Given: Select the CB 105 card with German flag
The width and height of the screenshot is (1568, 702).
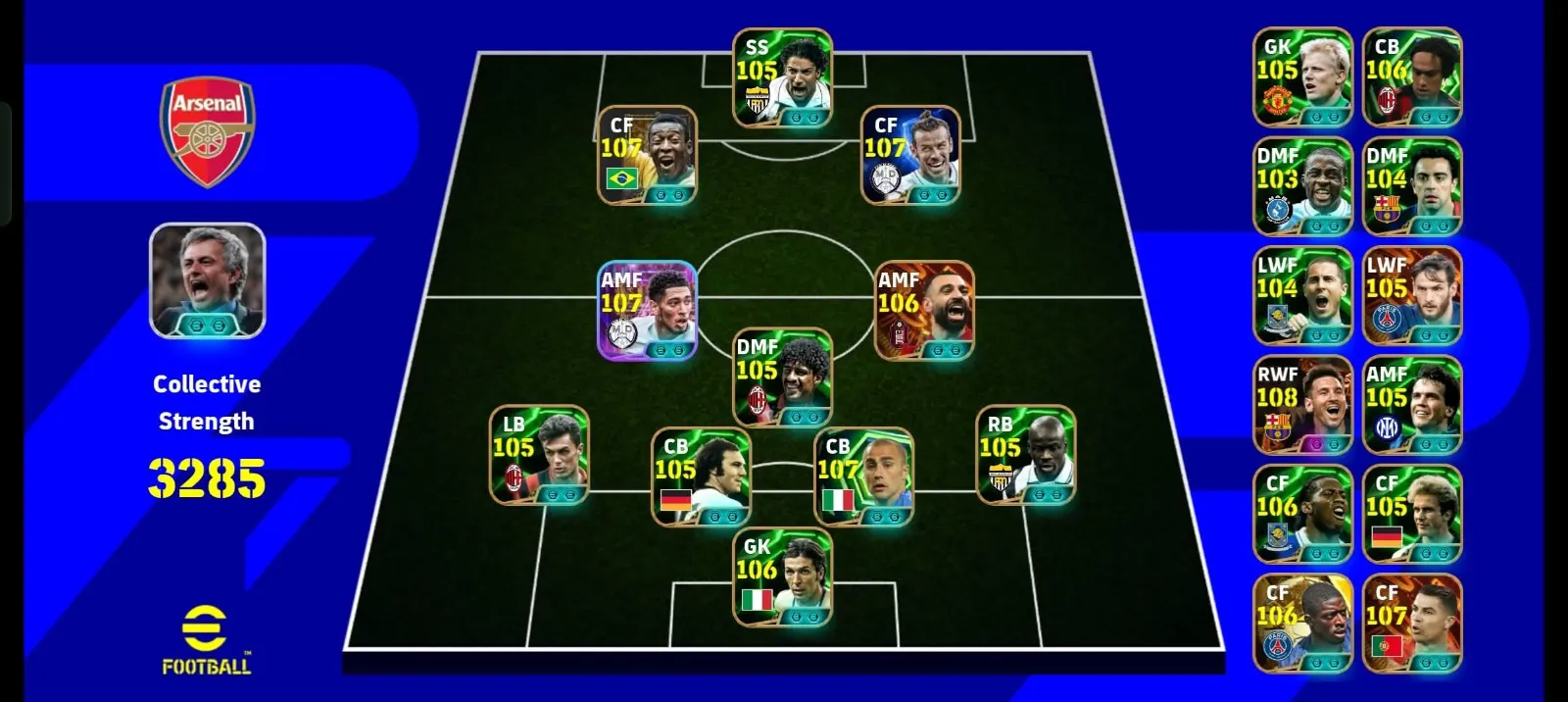Looking at the screenshot, I should coord(702,476).
